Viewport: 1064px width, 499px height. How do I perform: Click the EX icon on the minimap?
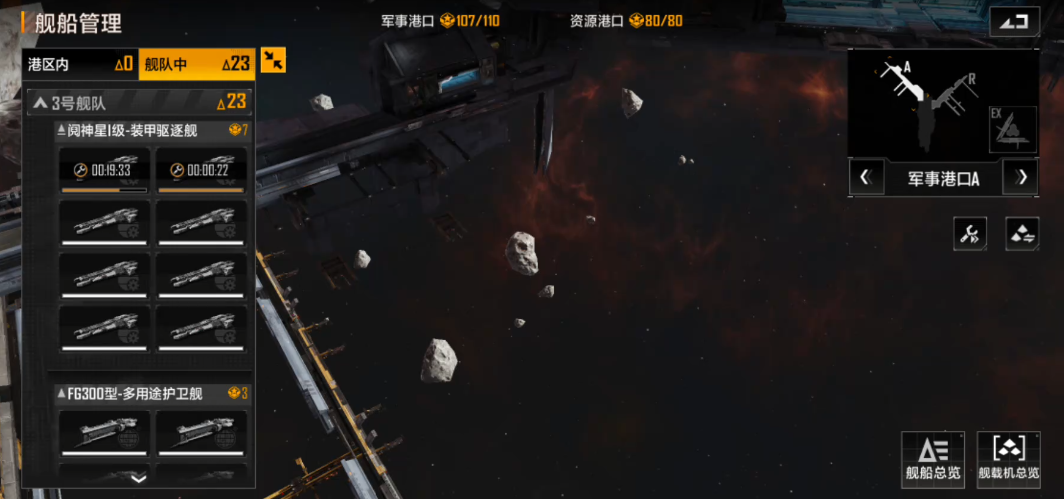pyautogui.click(x=1011, y=130)
